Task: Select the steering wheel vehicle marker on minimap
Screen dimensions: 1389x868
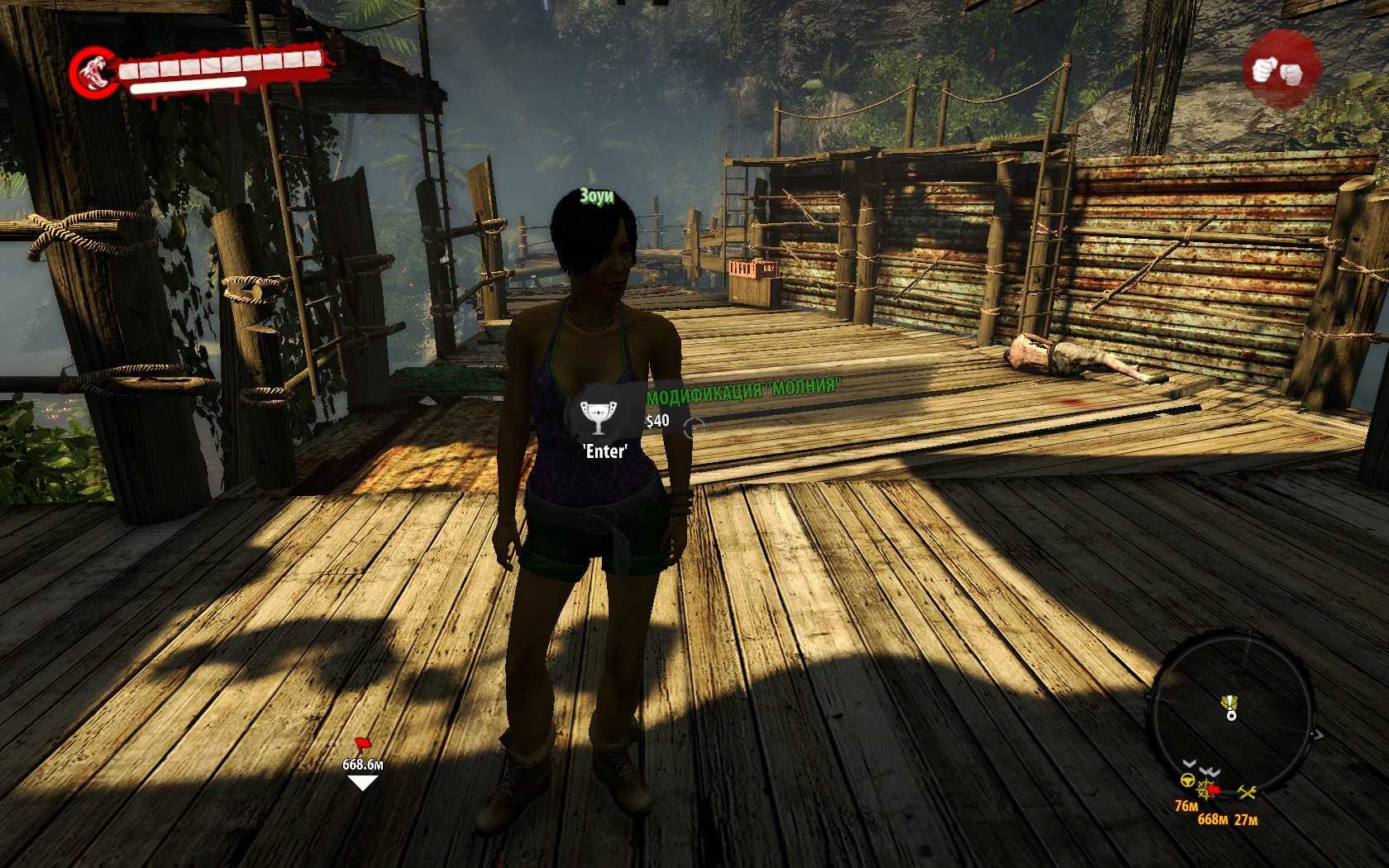Action: click(1187, 781)
